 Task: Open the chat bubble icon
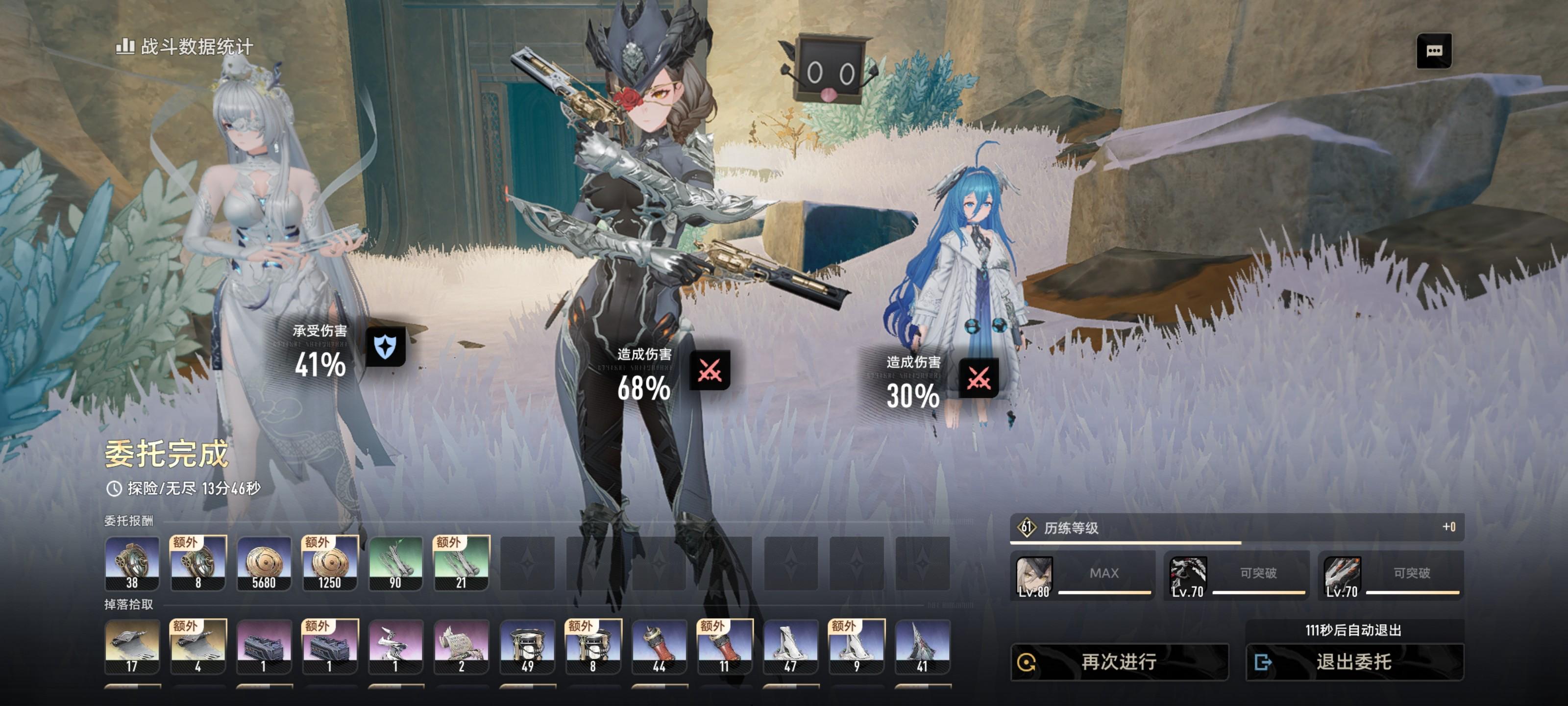pyautogui.click(x=1433, y=50)
